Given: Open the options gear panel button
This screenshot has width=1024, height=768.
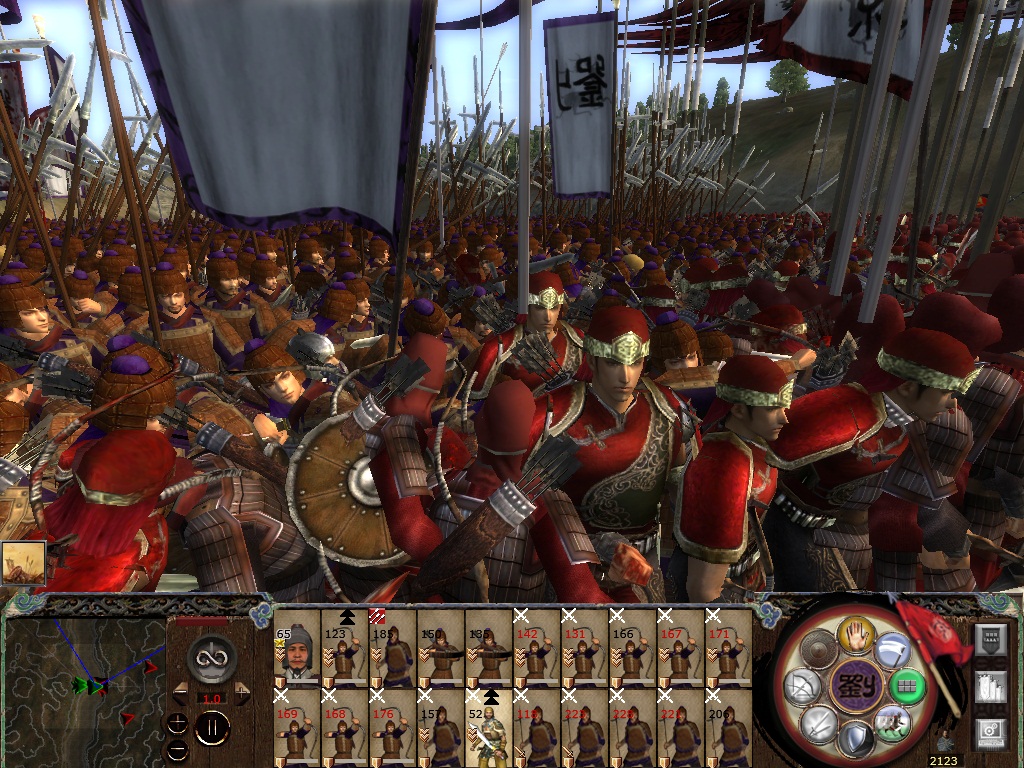Looking at the screenshot, I should (x=990, y=733).
